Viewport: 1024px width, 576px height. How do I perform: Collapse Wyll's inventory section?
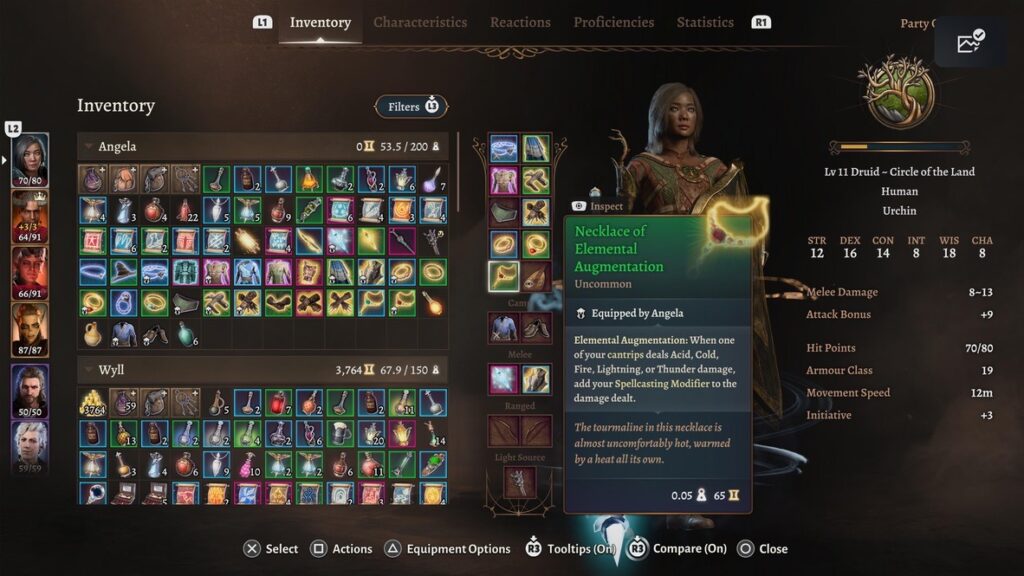click(x=87, y=371)
